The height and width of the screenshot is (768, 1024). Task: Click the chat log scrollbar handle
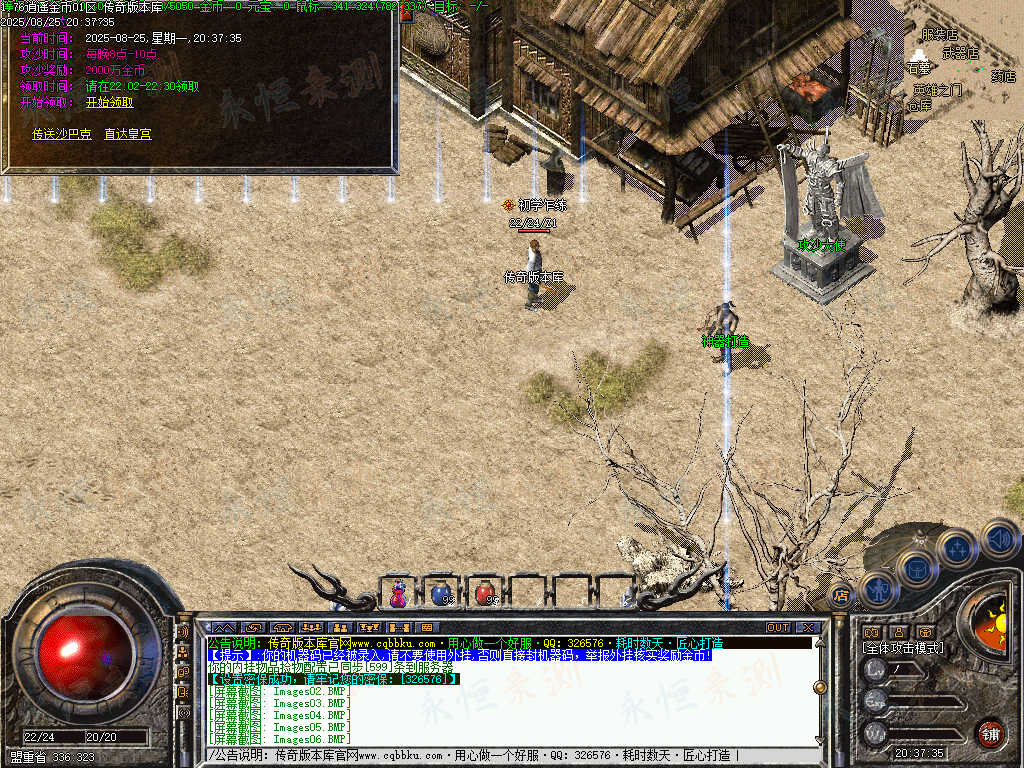pyautogui.click(x=820, y=687)
